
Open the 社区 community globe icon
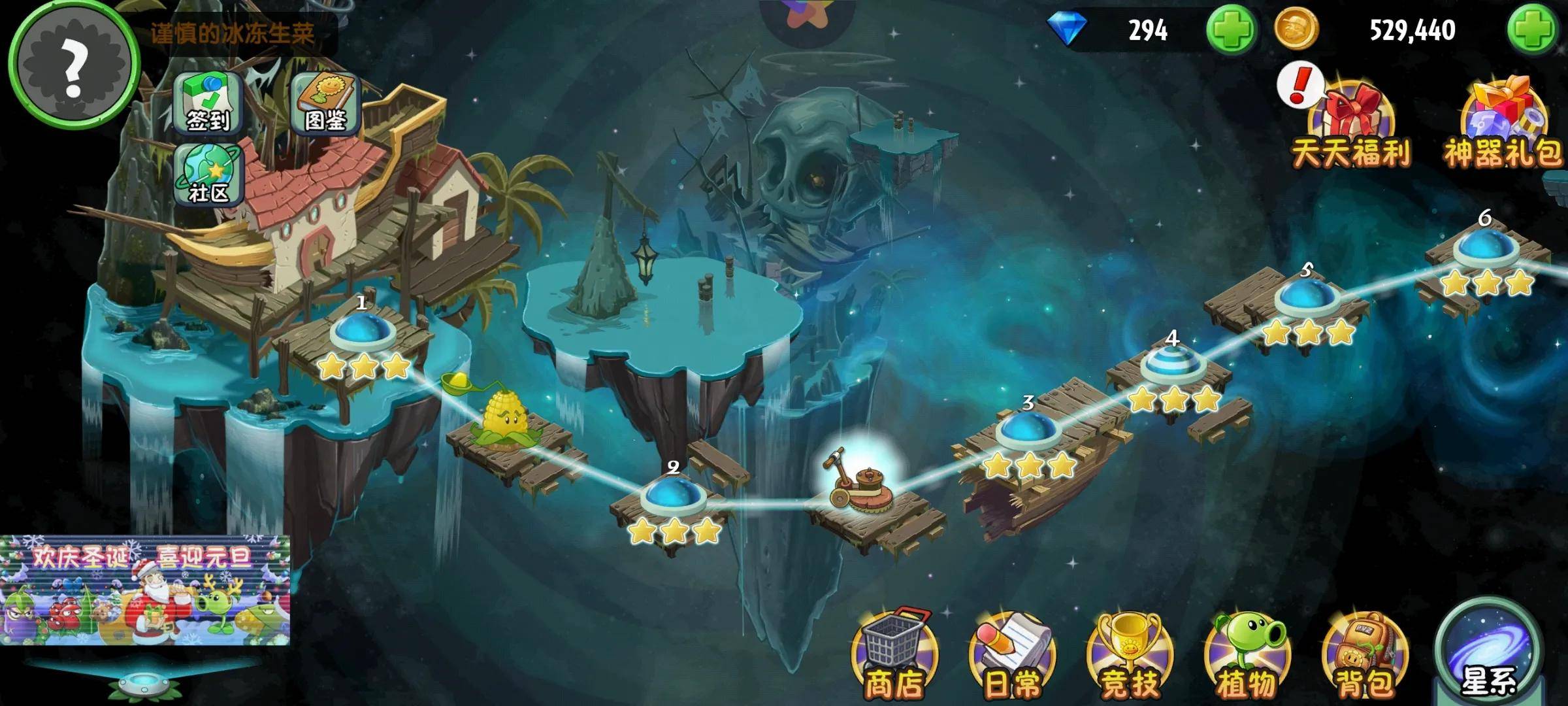pyautogui.click(x=208, y=173)
